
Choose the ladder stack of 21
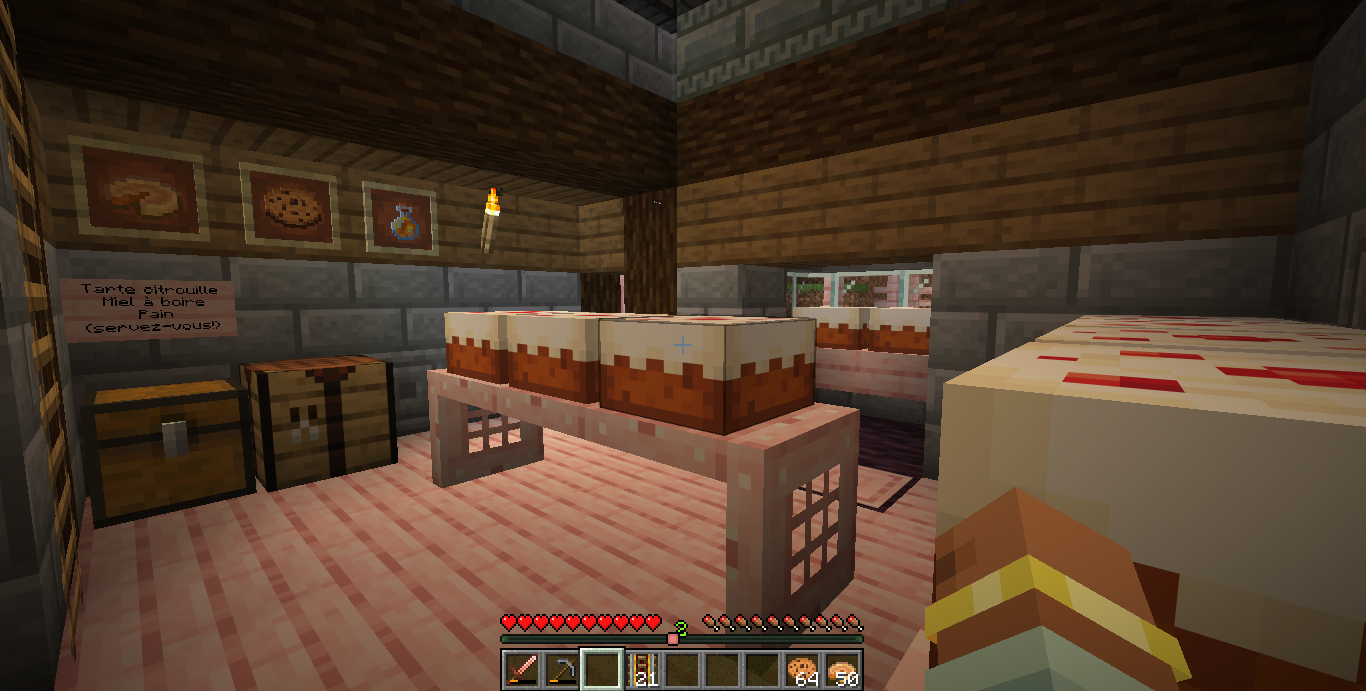point(642,669)
